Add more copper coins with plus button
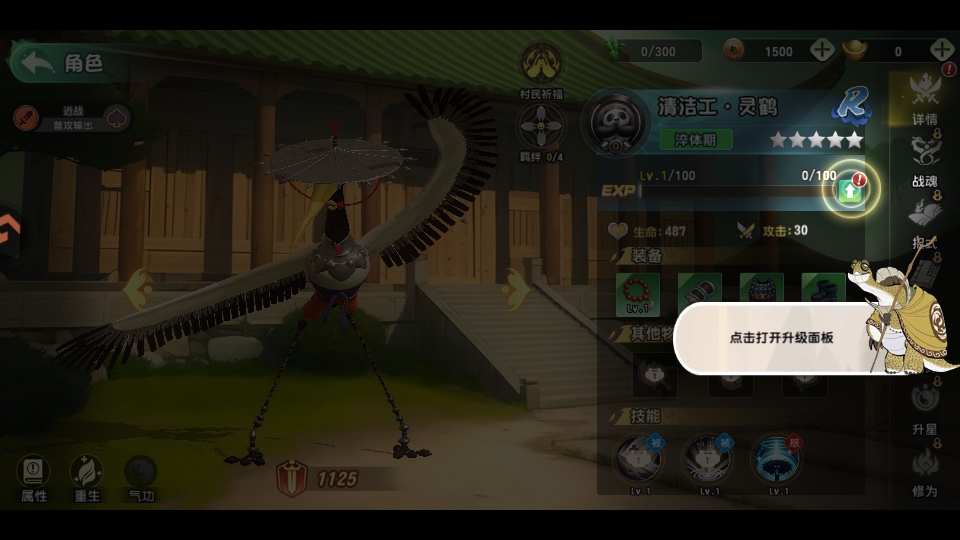This screenshot has width=960, height=540. click(x=822, y=50)
